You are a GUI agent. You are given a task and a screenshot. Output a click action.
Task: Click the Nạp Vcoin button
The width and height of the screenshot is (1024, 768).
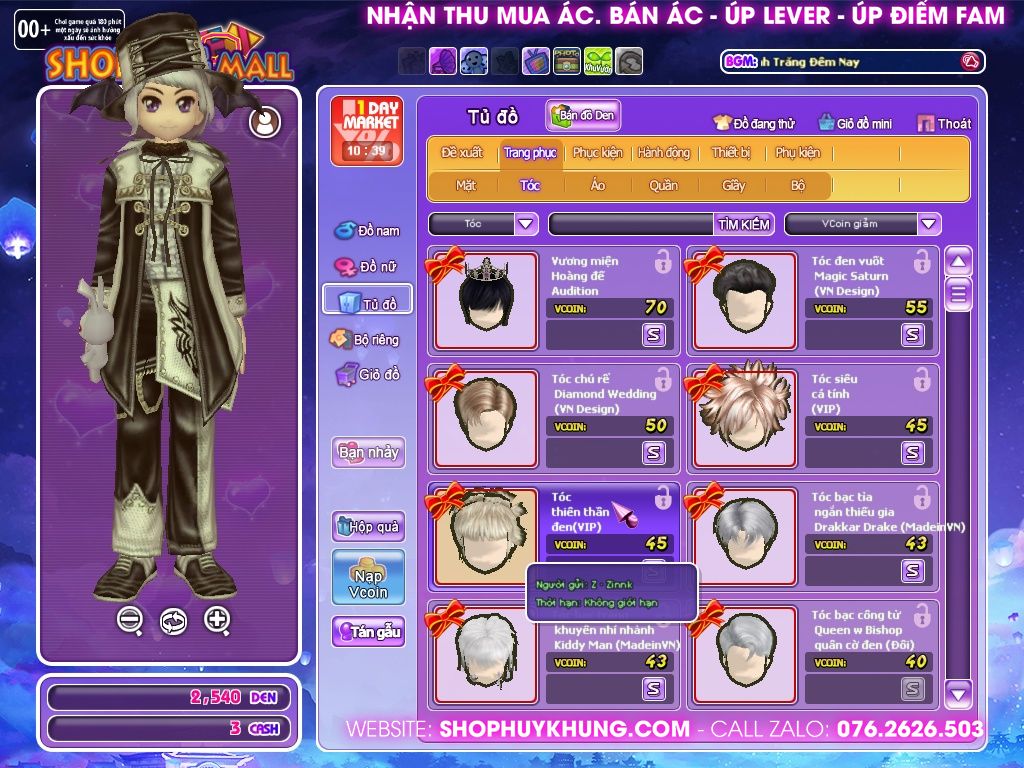tap(368, 577)
